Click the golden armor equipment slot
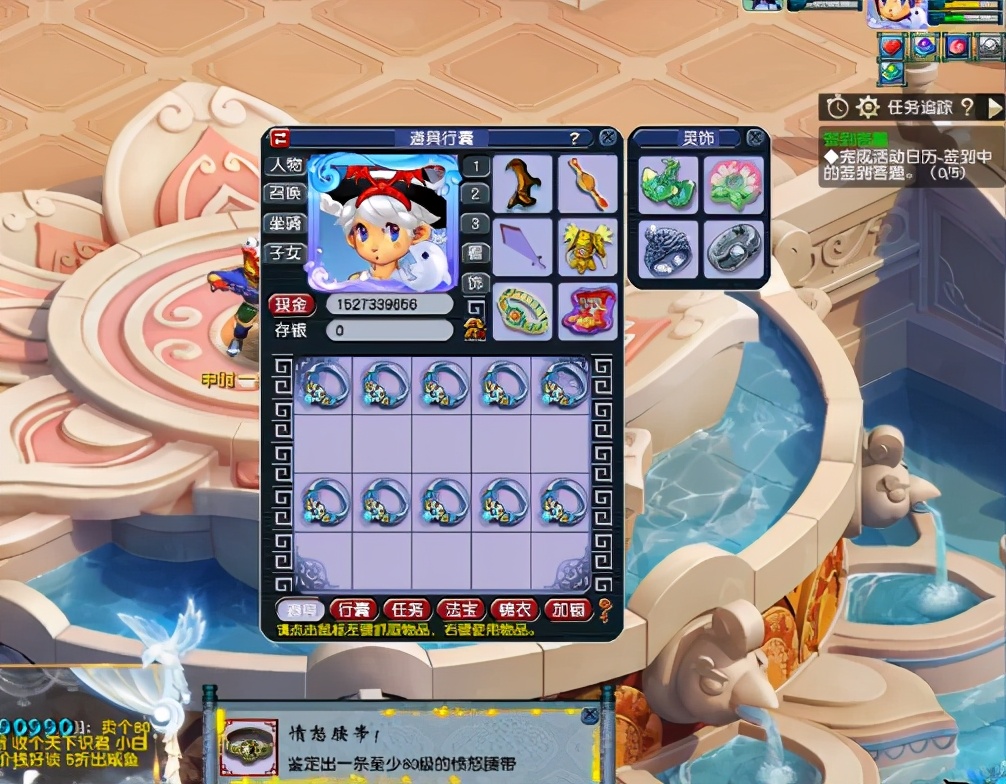 [x=587, y=246]
